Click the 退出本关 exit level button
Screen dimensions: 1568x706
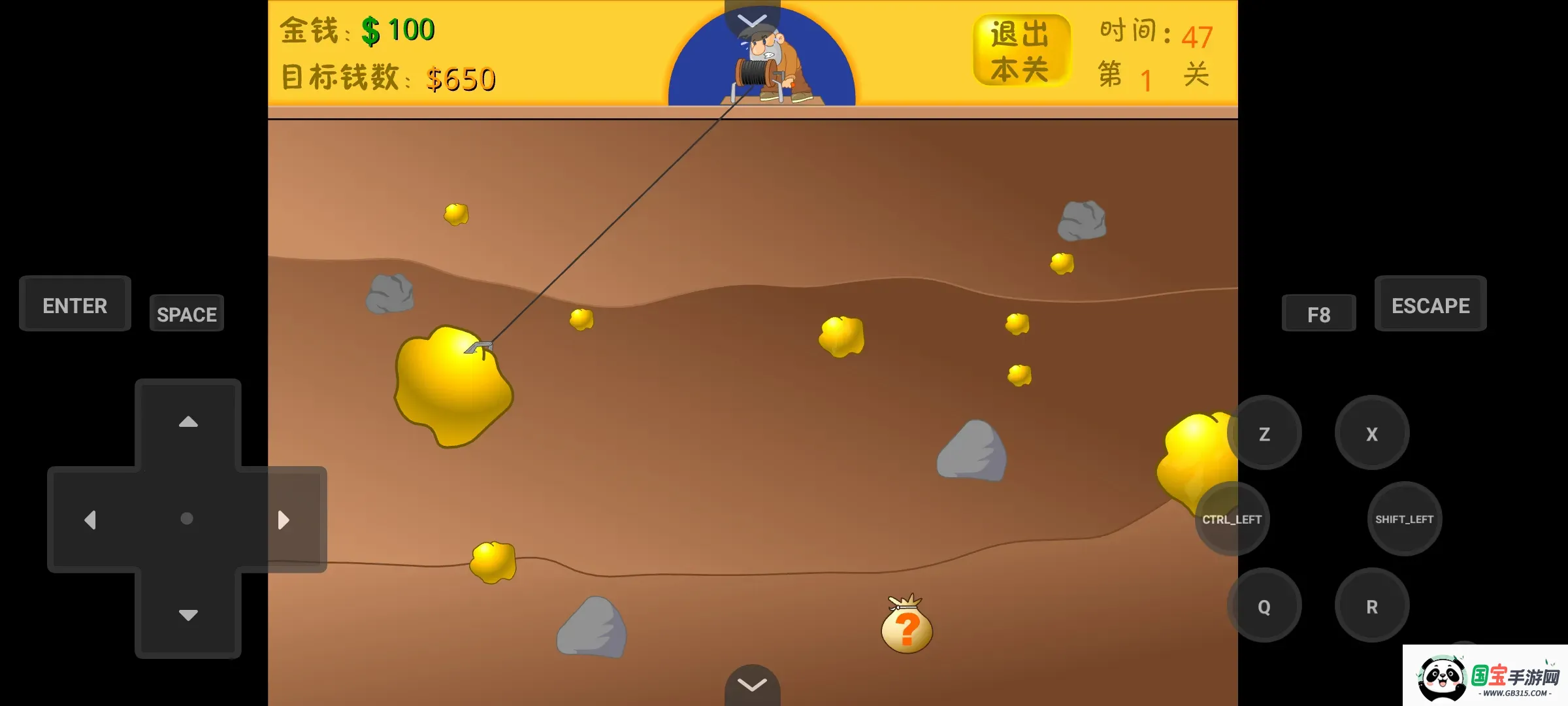1022,49
